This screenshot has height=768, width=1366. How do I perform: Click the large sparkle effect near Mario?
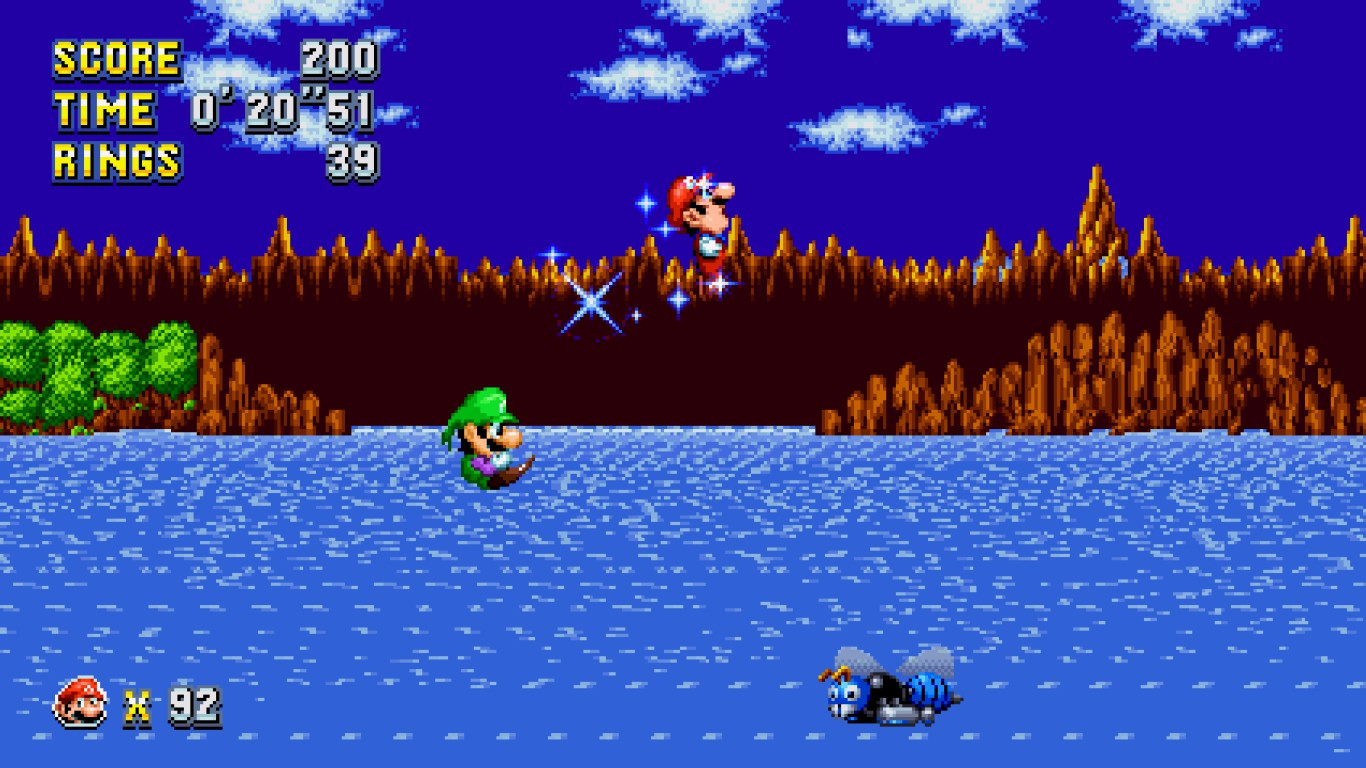(592, 299)
